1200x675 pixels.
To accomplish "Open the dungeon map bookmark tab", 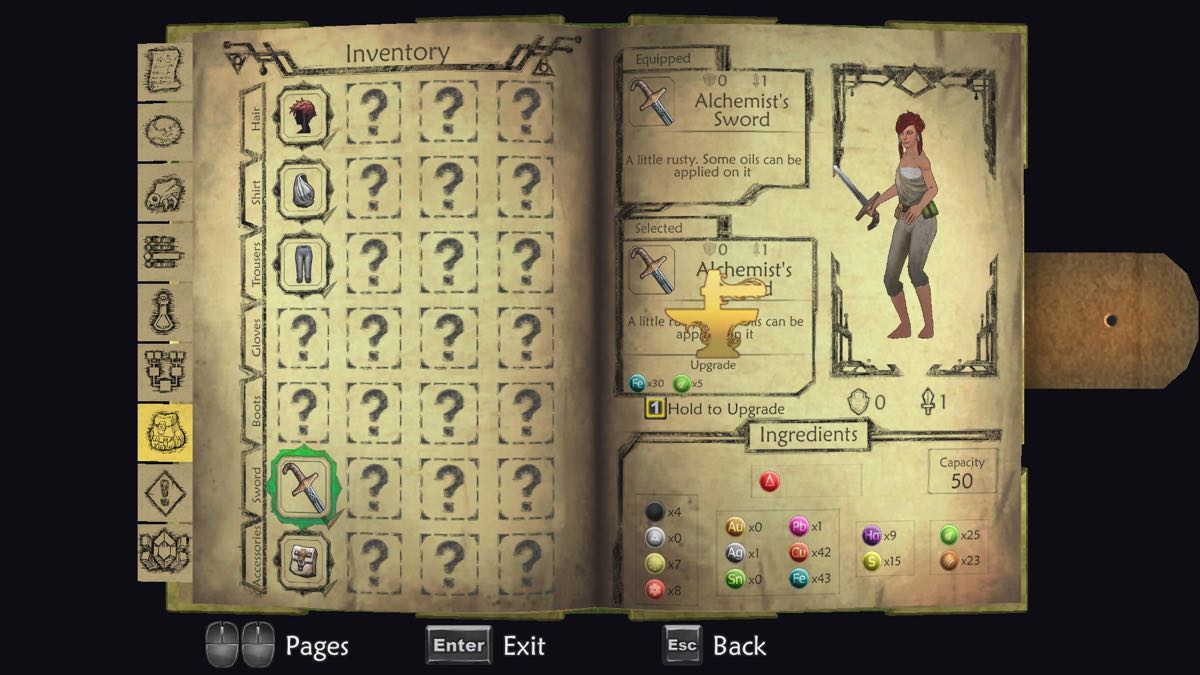I will click(x=162, y=370).
